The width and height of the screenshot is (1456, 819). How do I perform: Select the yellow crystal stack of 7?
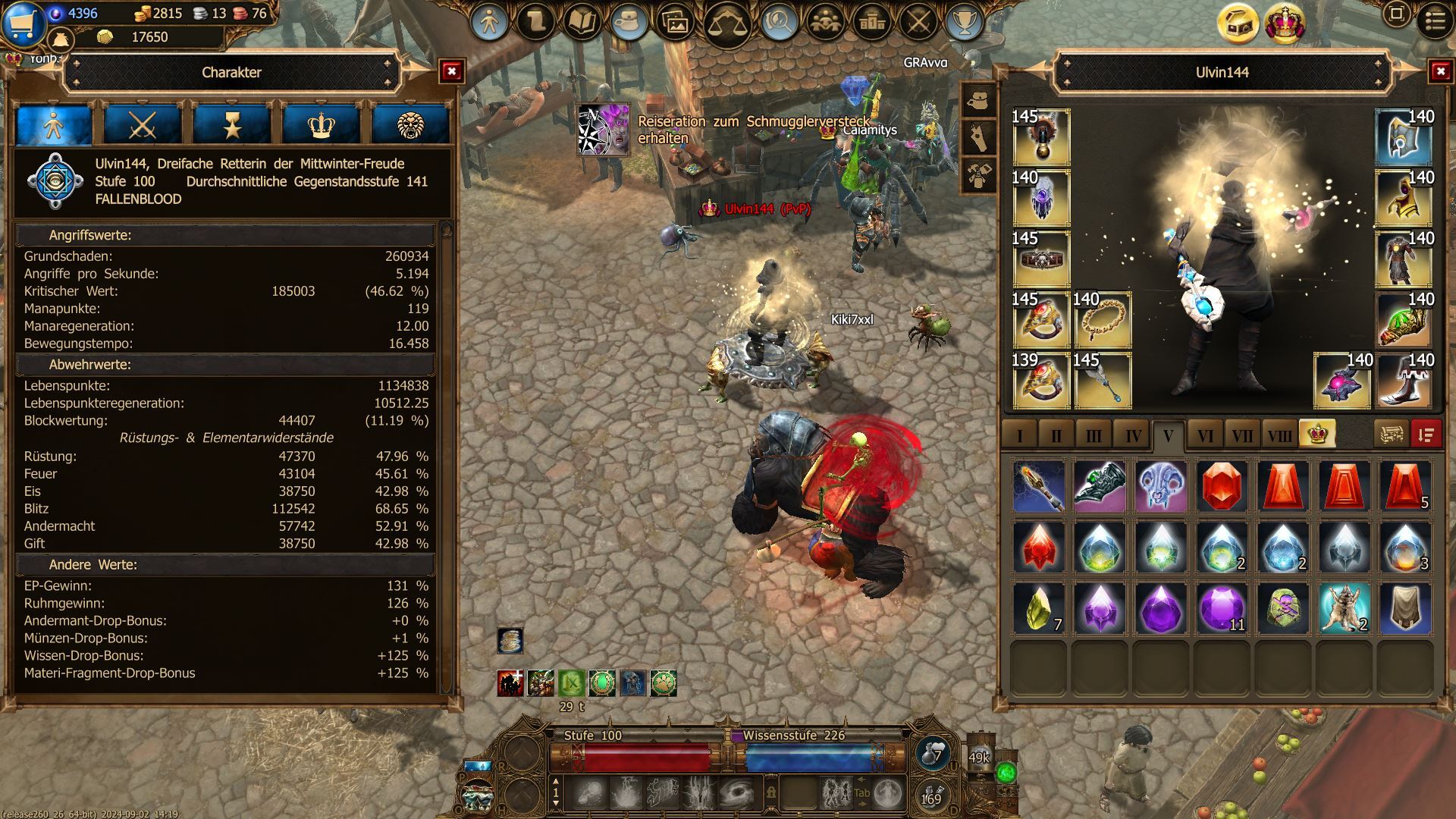[x=1039, y=608]
